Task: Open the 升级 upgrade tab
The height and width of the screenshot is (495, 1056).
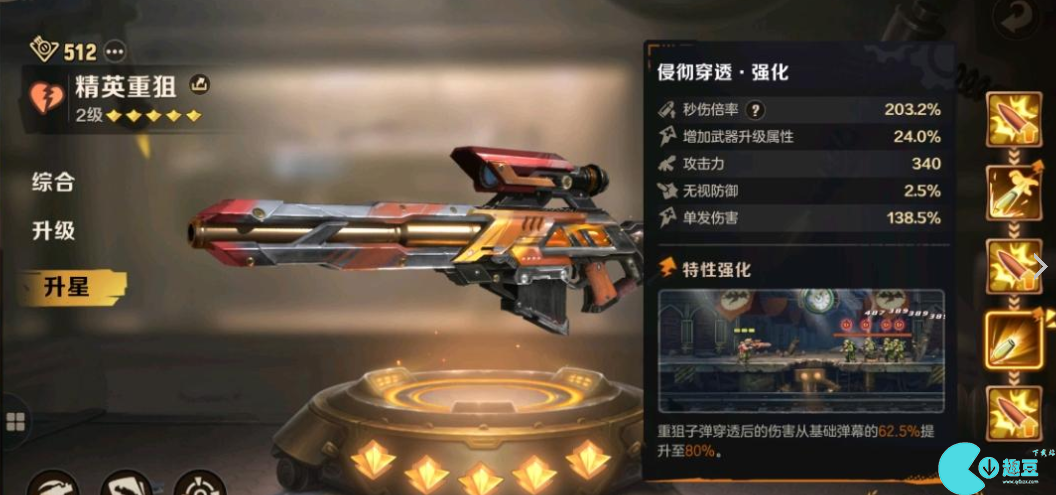Action: (x=53, y=231)
